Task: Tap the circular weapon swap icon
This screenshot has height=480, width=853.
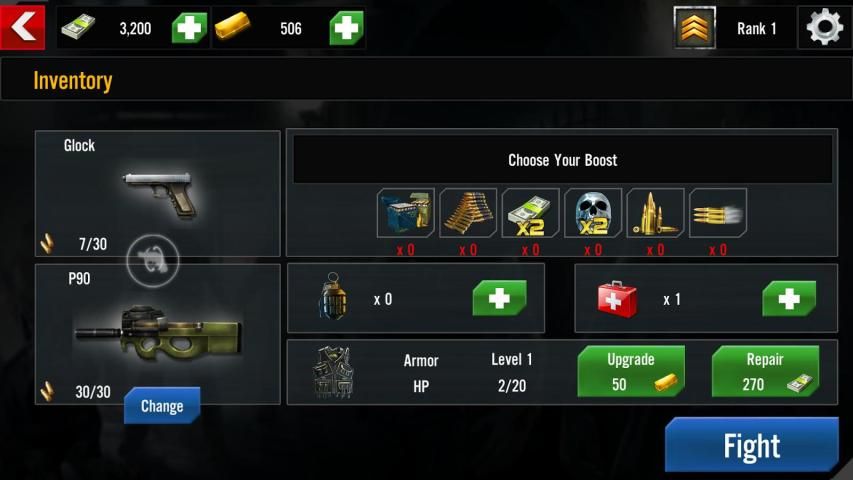Action: point(153,261)
